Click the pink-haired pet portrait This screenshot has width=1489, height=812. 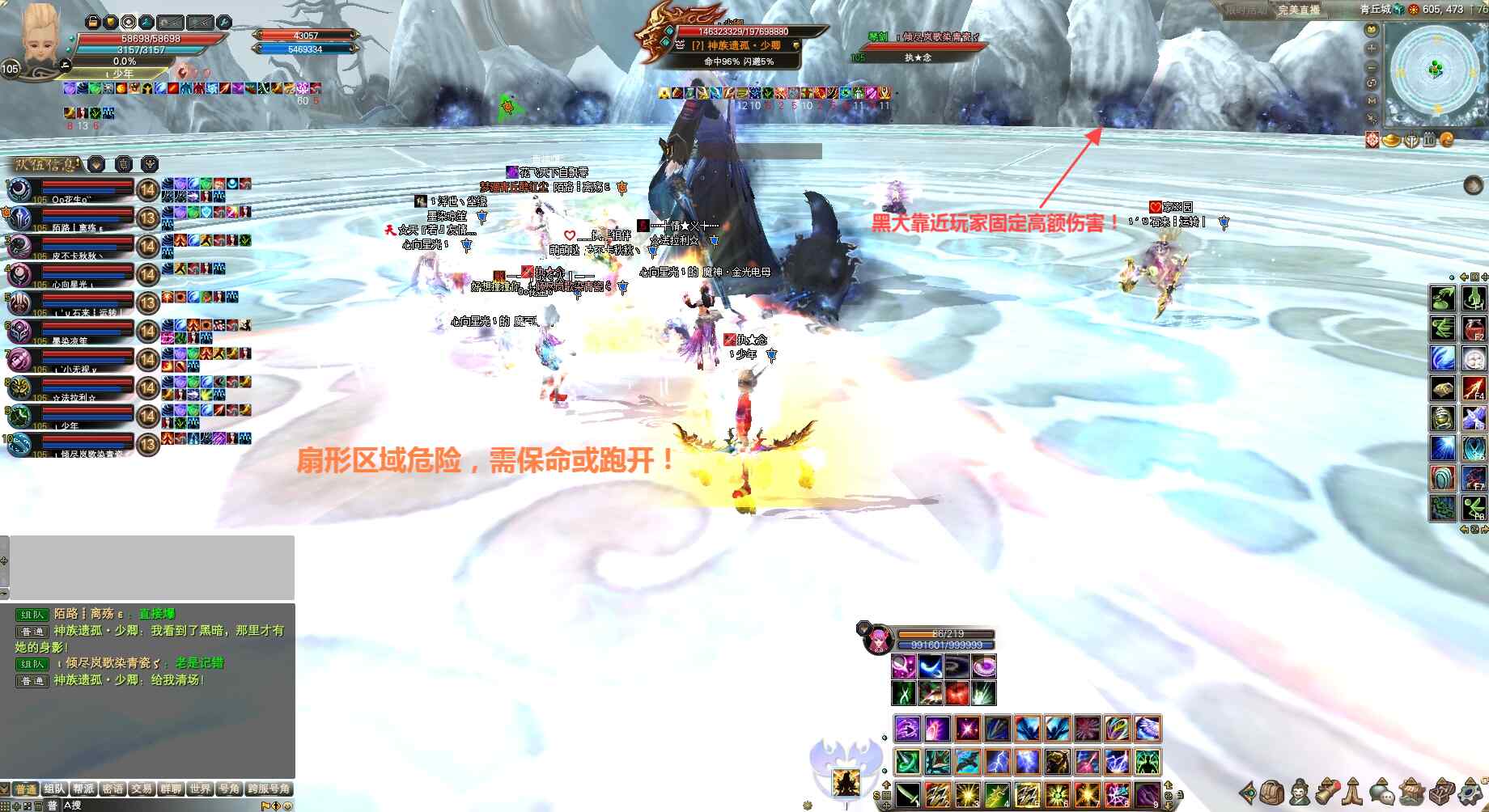point(876,641)
